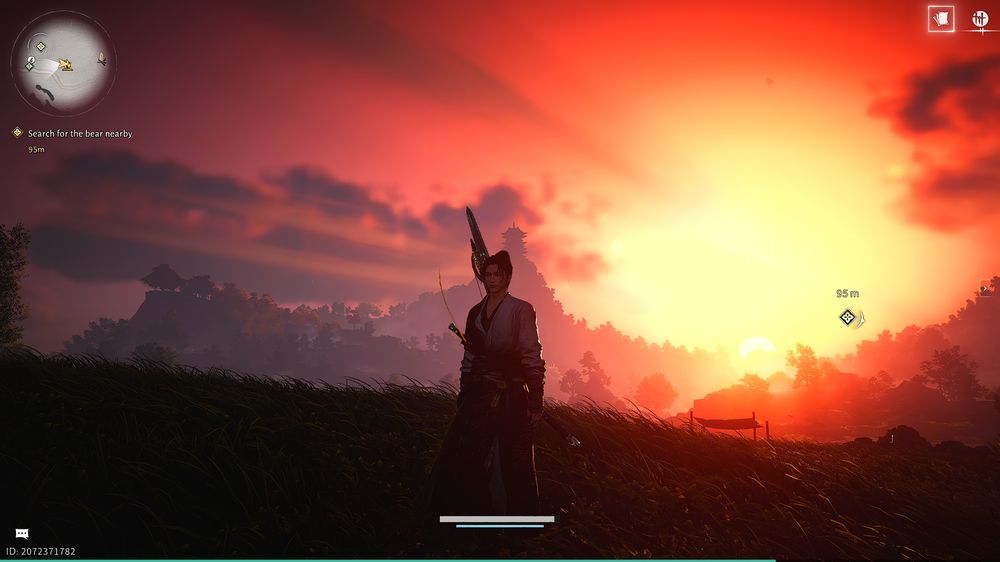The width and height of the screenshot is (1000, 562).
Task: Open the circular minimap
Action: pos(63,63)
